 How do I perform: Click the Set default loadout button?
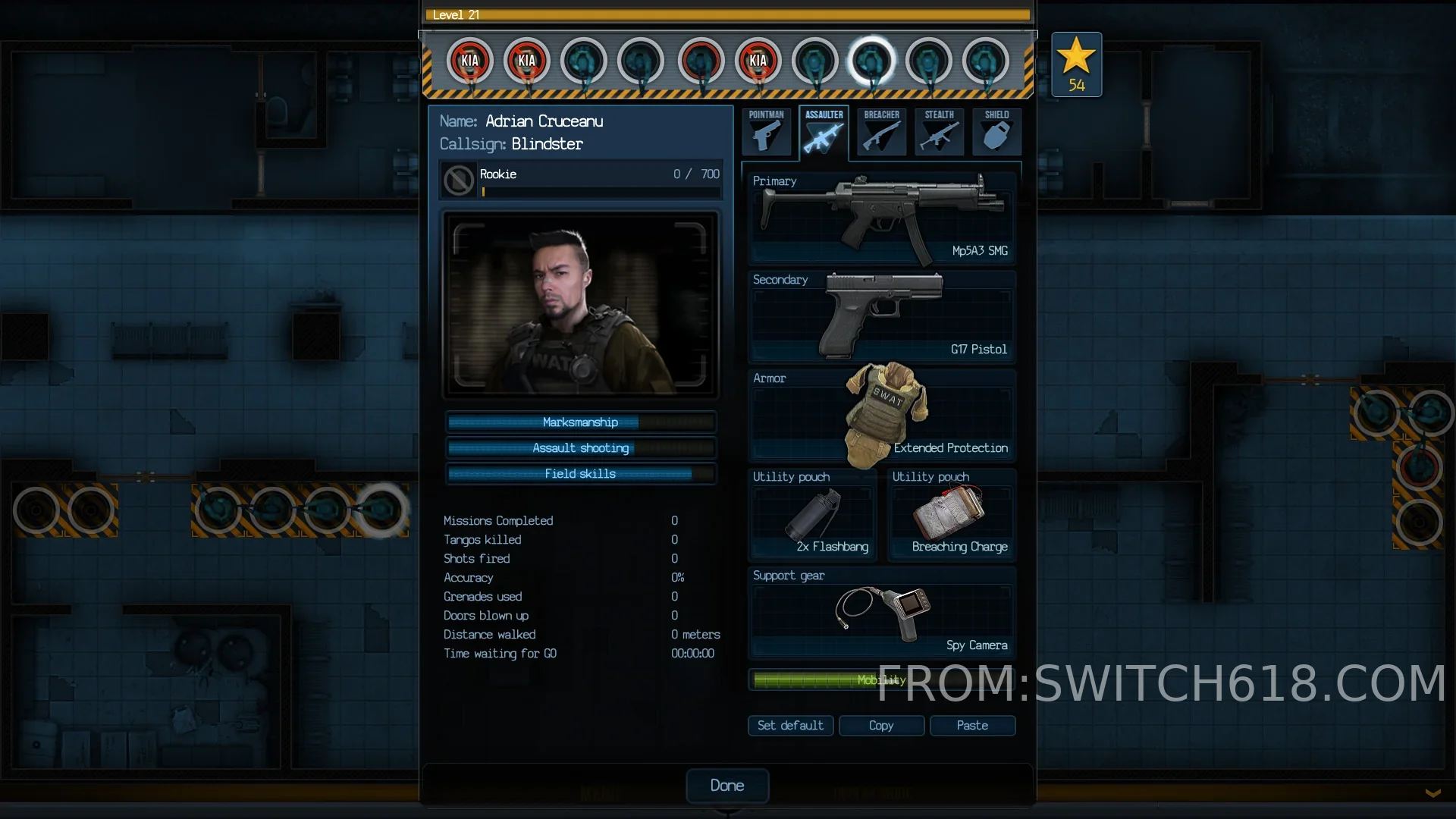click(790, 726)
